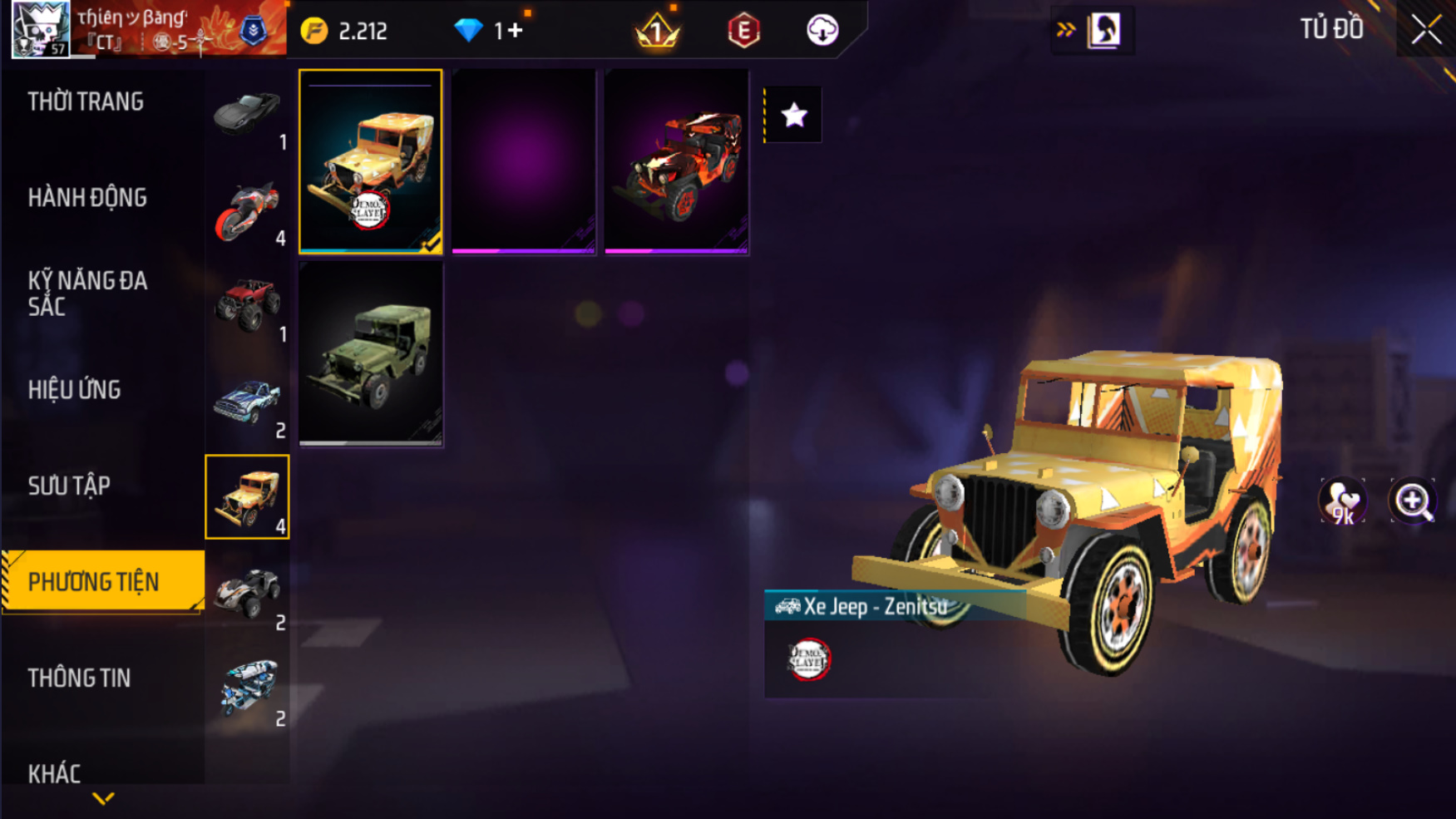The height and width of the screenshot is (819, 1456).
Task: Open the THÔNG TIN category
Action: (79, 678)
